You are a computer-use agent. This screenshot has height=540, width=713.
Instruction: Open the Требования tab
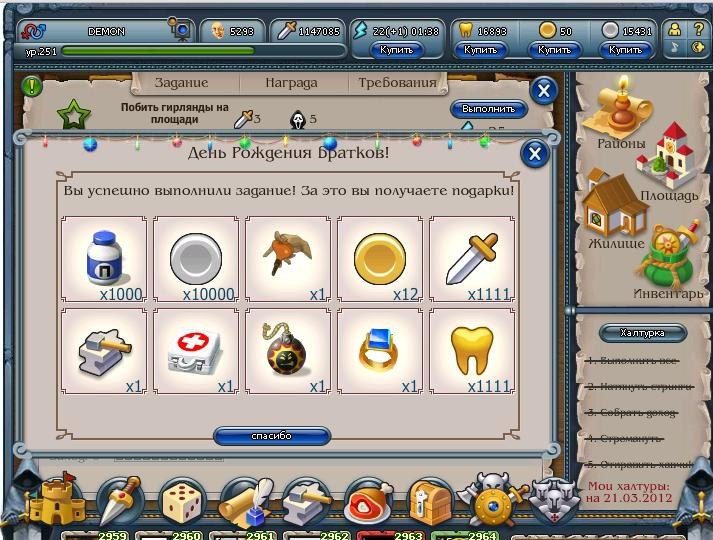click(x=397, y=83)
